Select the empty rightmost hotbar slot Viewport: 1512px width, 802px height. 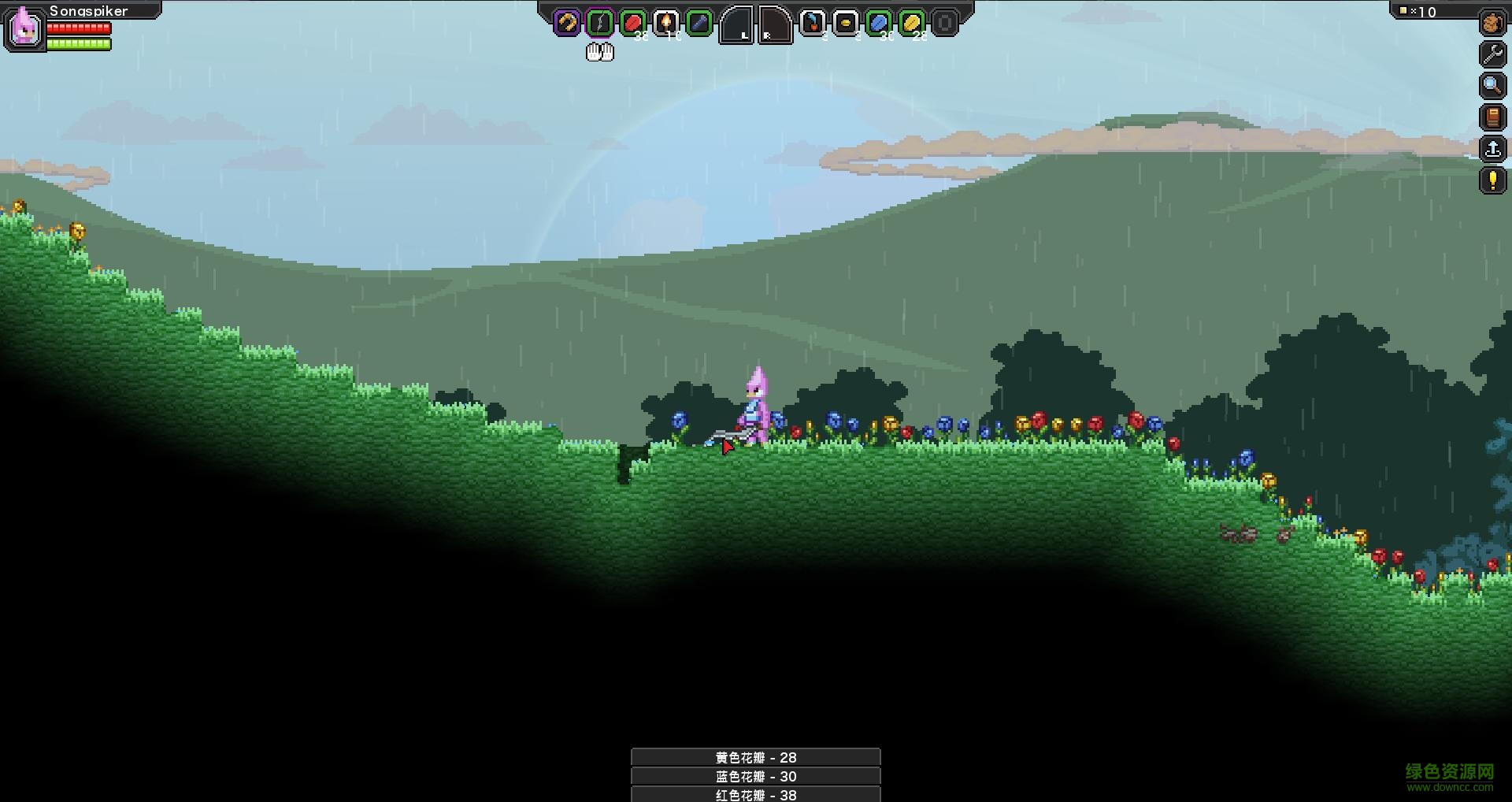point(943,22)
